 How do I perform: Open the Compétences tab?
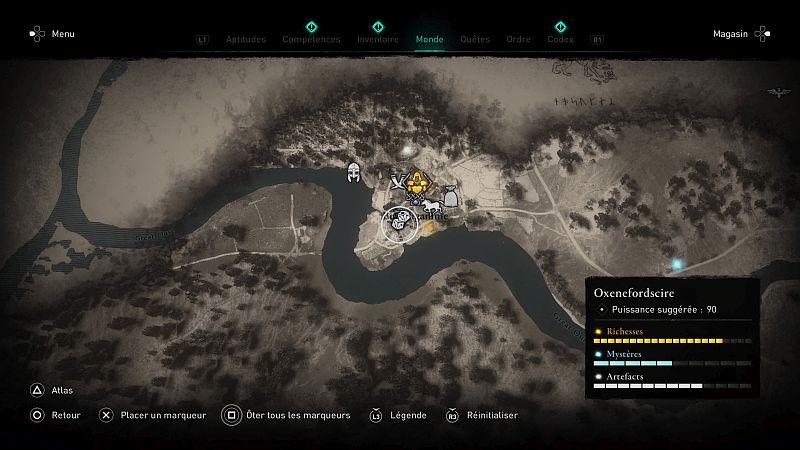[311, 40]
